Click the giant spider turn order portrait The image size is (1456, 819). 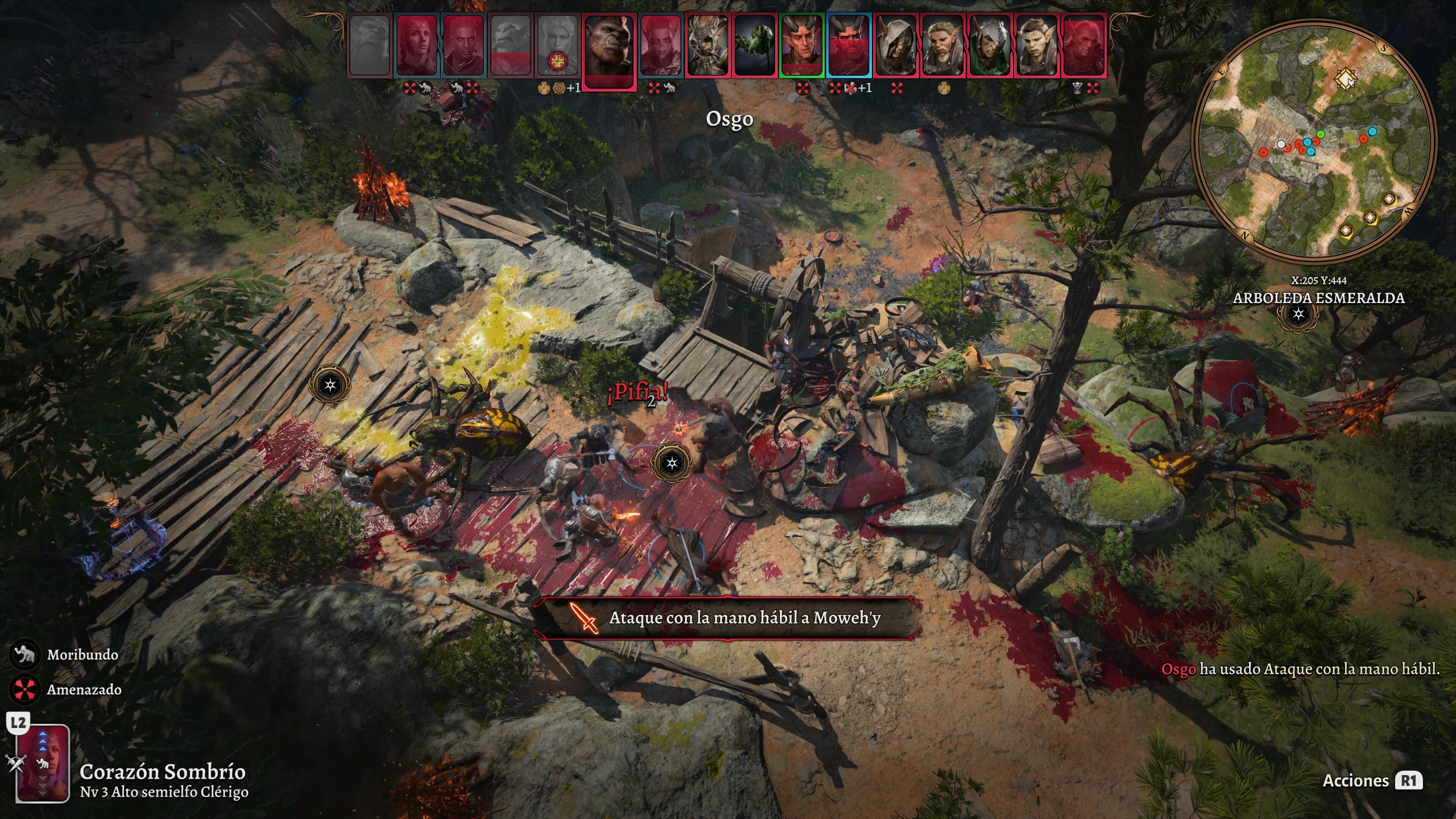pyautogui.click(x=754, y=45)
